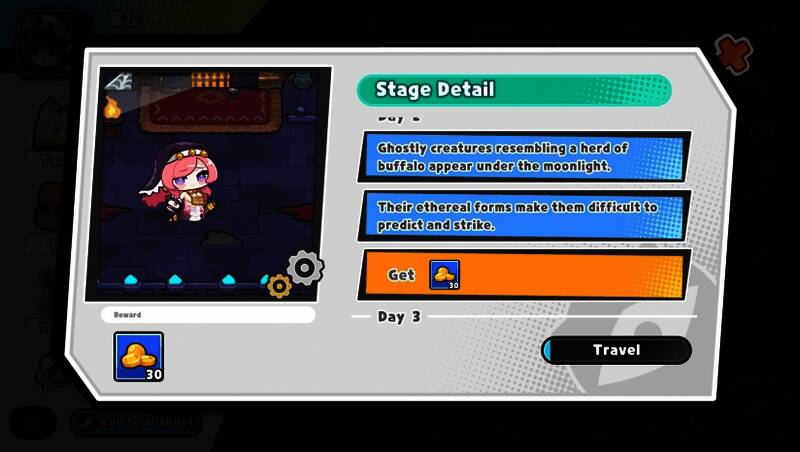
Task: Open the gear settings icon on stage preview
Action: tap(305, 267)
